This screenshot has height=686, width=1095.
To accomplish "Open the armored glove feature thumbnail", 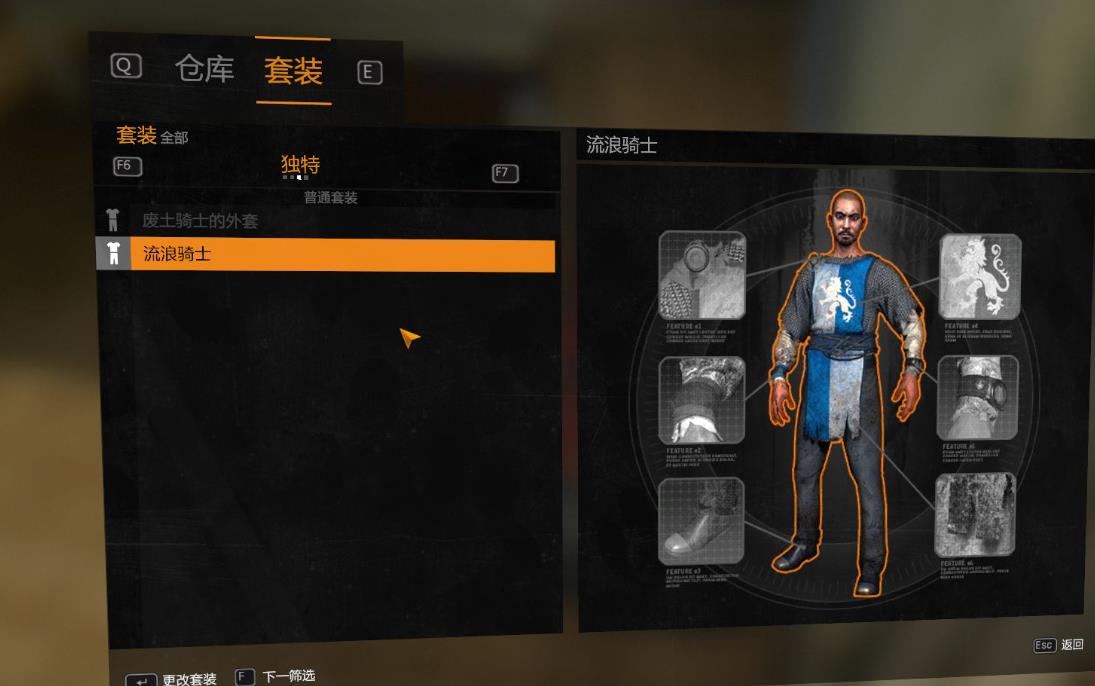I will [702, 400].
